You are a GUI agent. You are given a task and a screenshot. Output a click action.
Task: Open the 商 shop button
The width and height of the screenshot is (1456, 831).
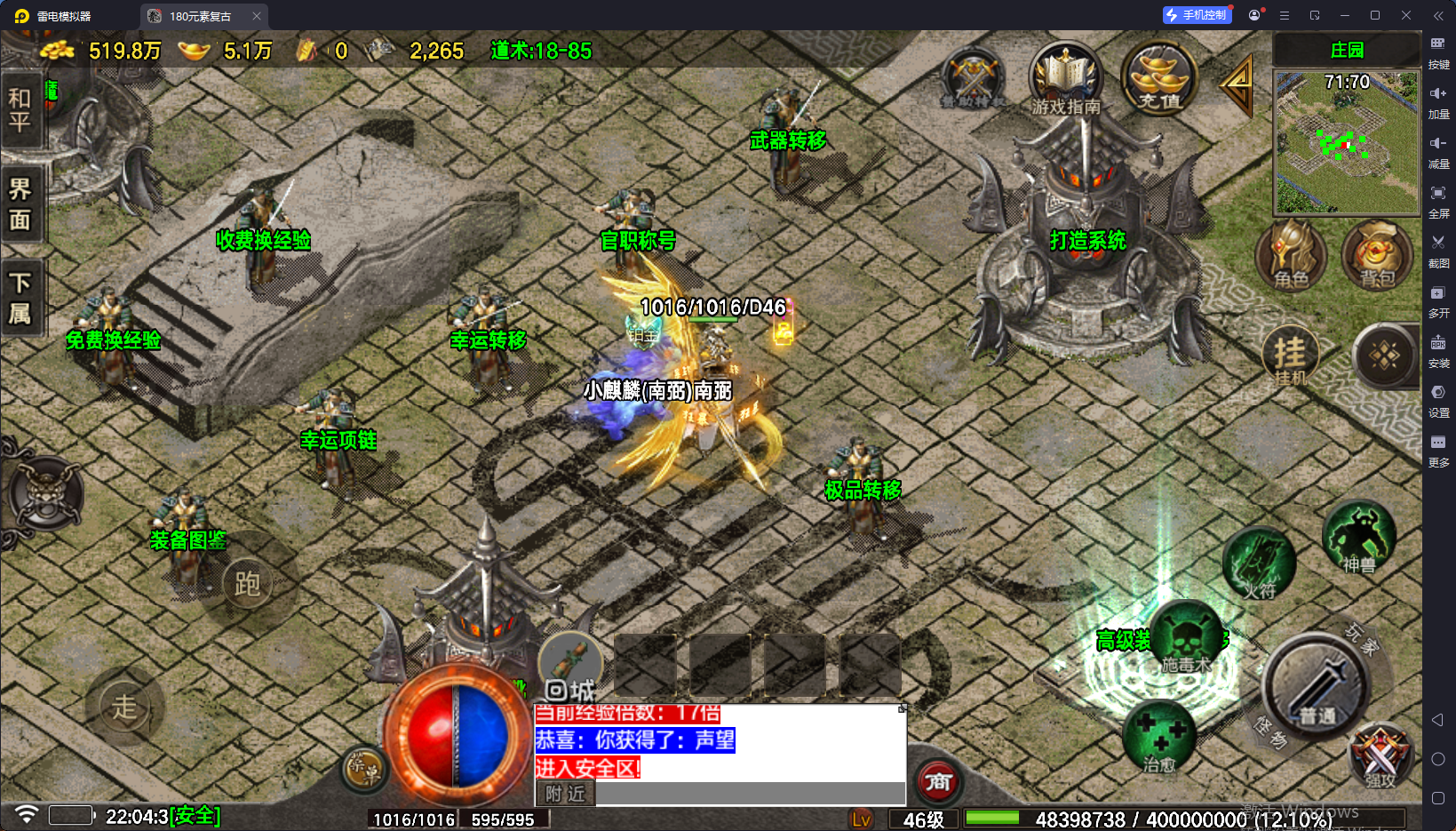[938, 782]
